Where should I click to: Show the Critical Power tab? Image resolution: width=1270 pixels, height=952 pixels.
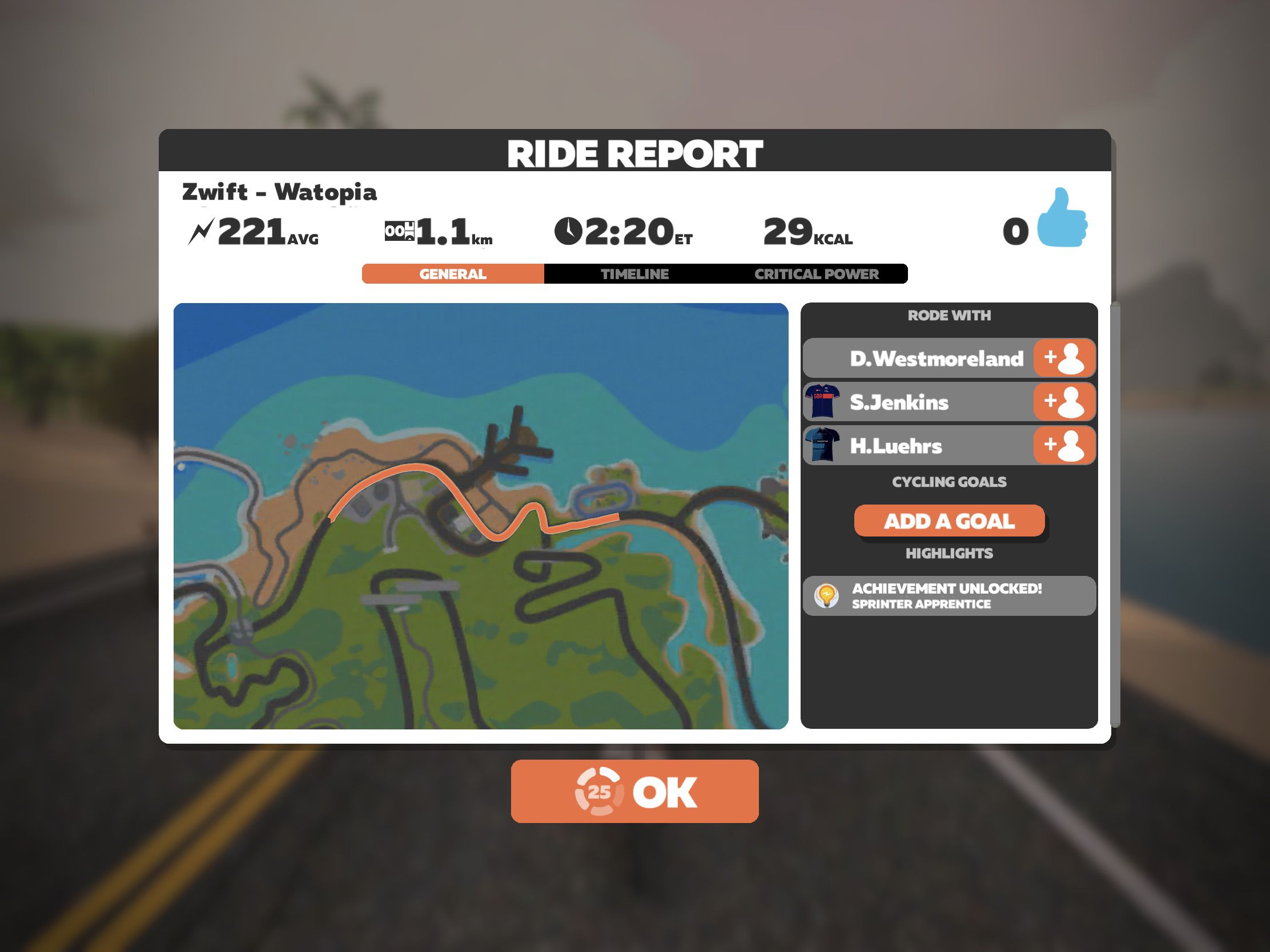[x=816, y=274]
